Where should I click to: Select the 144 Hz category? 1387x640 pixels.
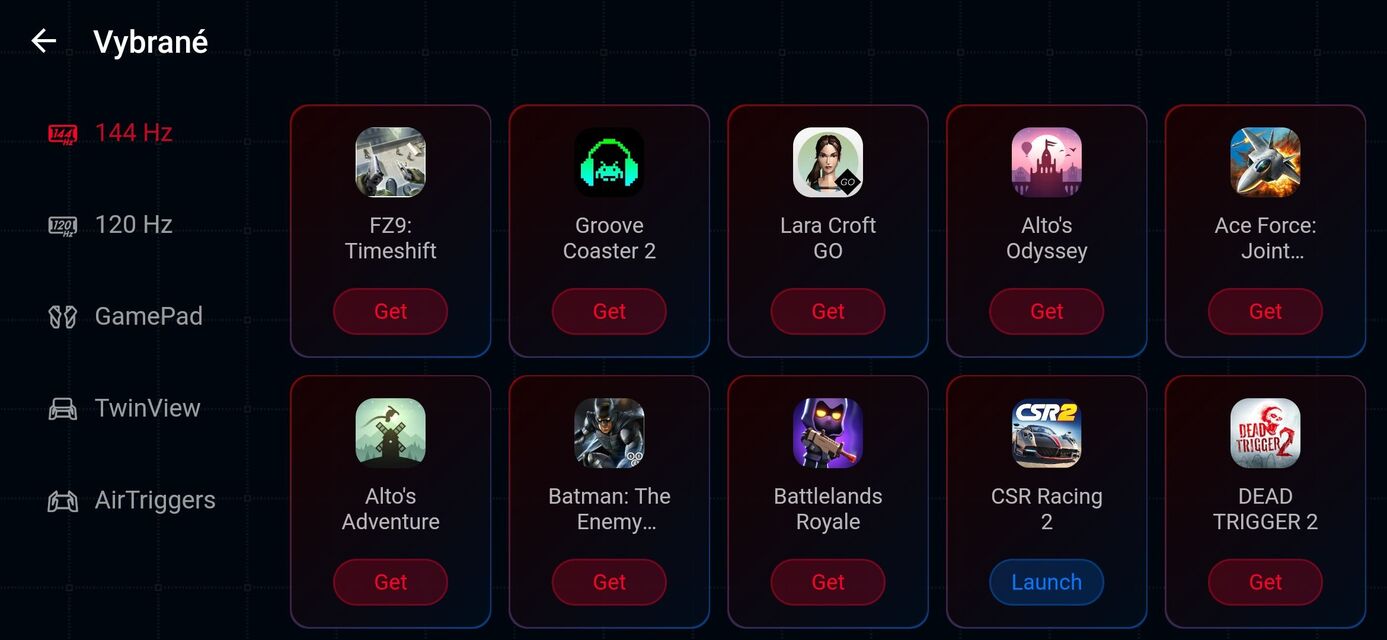pyautogui.click(x=111, y=133)
